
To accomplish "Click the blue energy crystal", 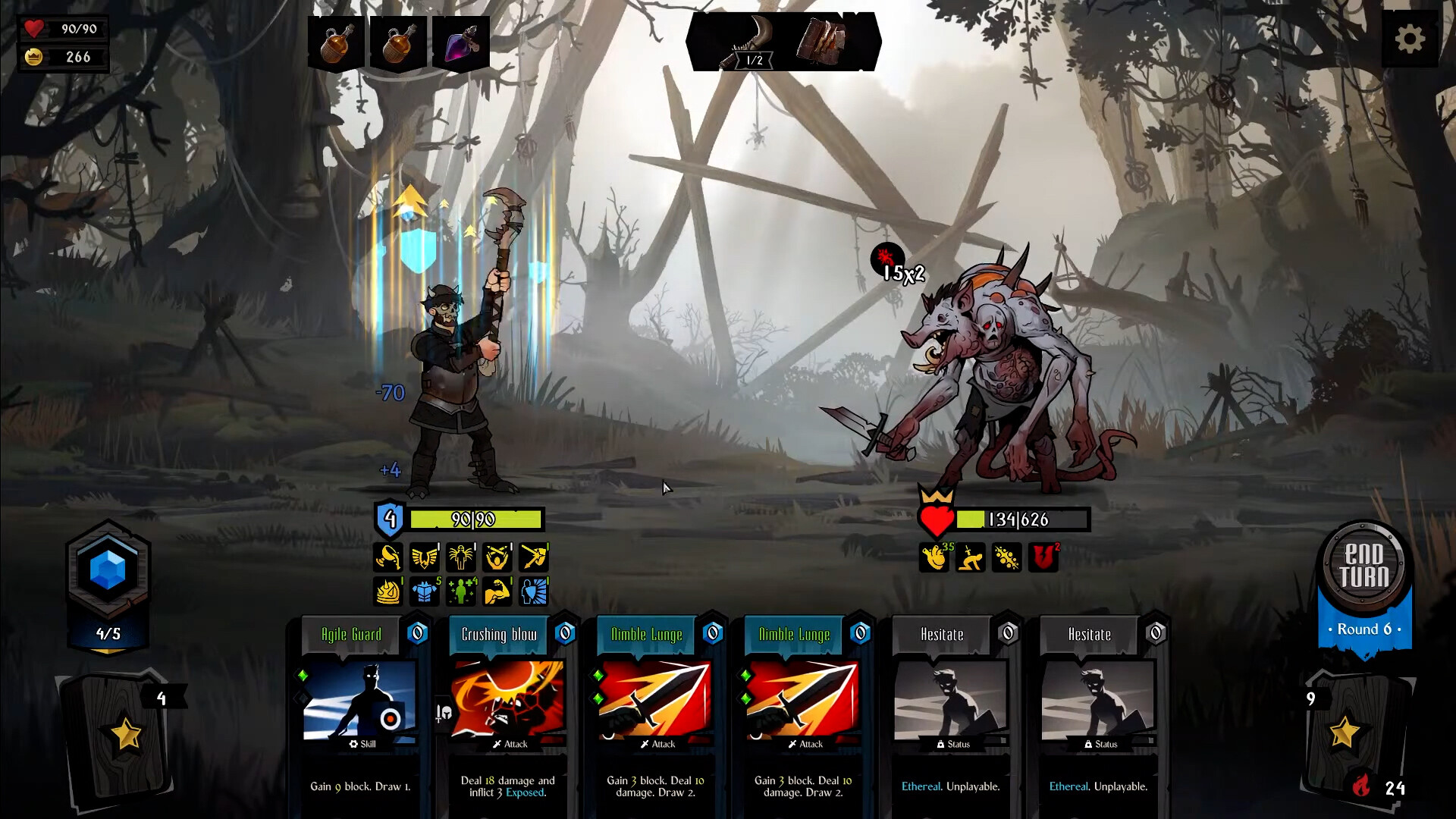I will [x=108, y=570].
